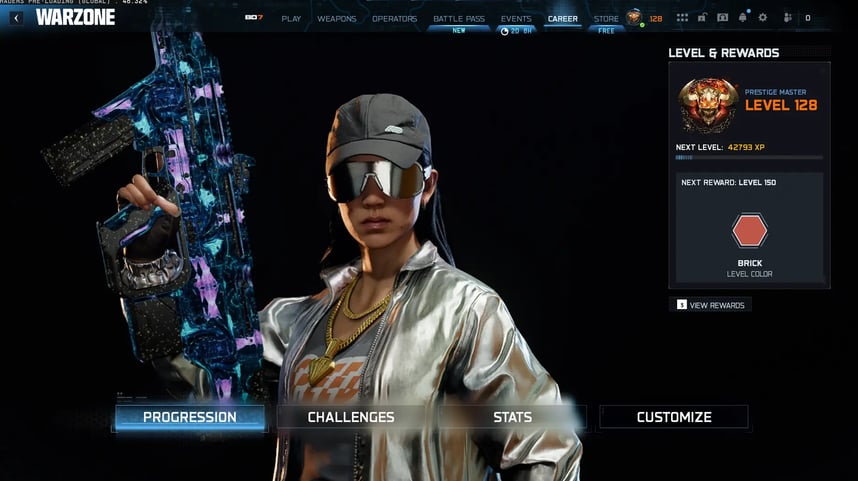The height and width of the screenshot is (481, 858).
Task: Open the settings gear icon
Action: tap(763, 18)
